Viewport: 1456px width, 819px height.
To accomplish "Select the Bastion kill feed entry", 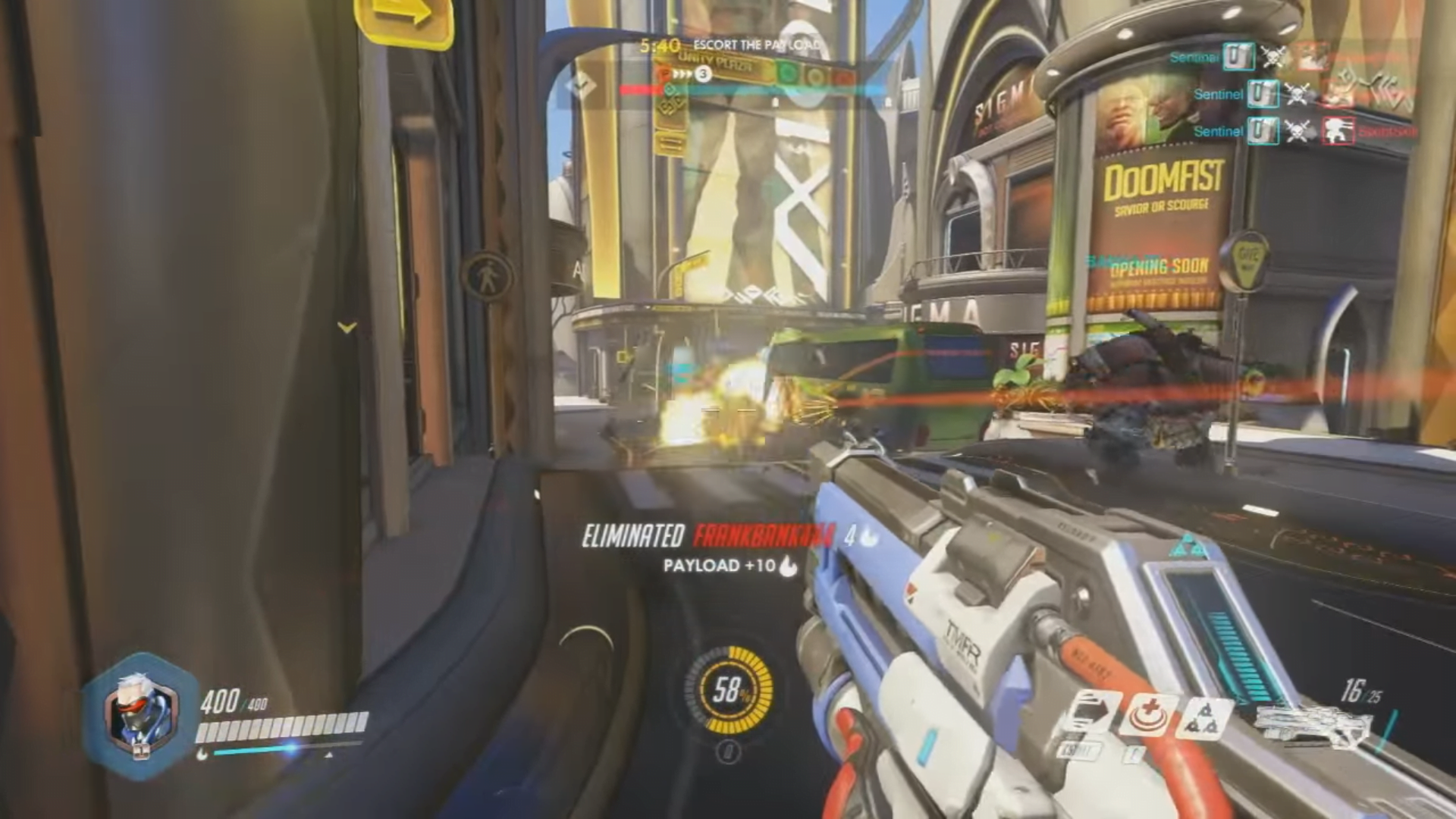I will tap(1337, 131).
